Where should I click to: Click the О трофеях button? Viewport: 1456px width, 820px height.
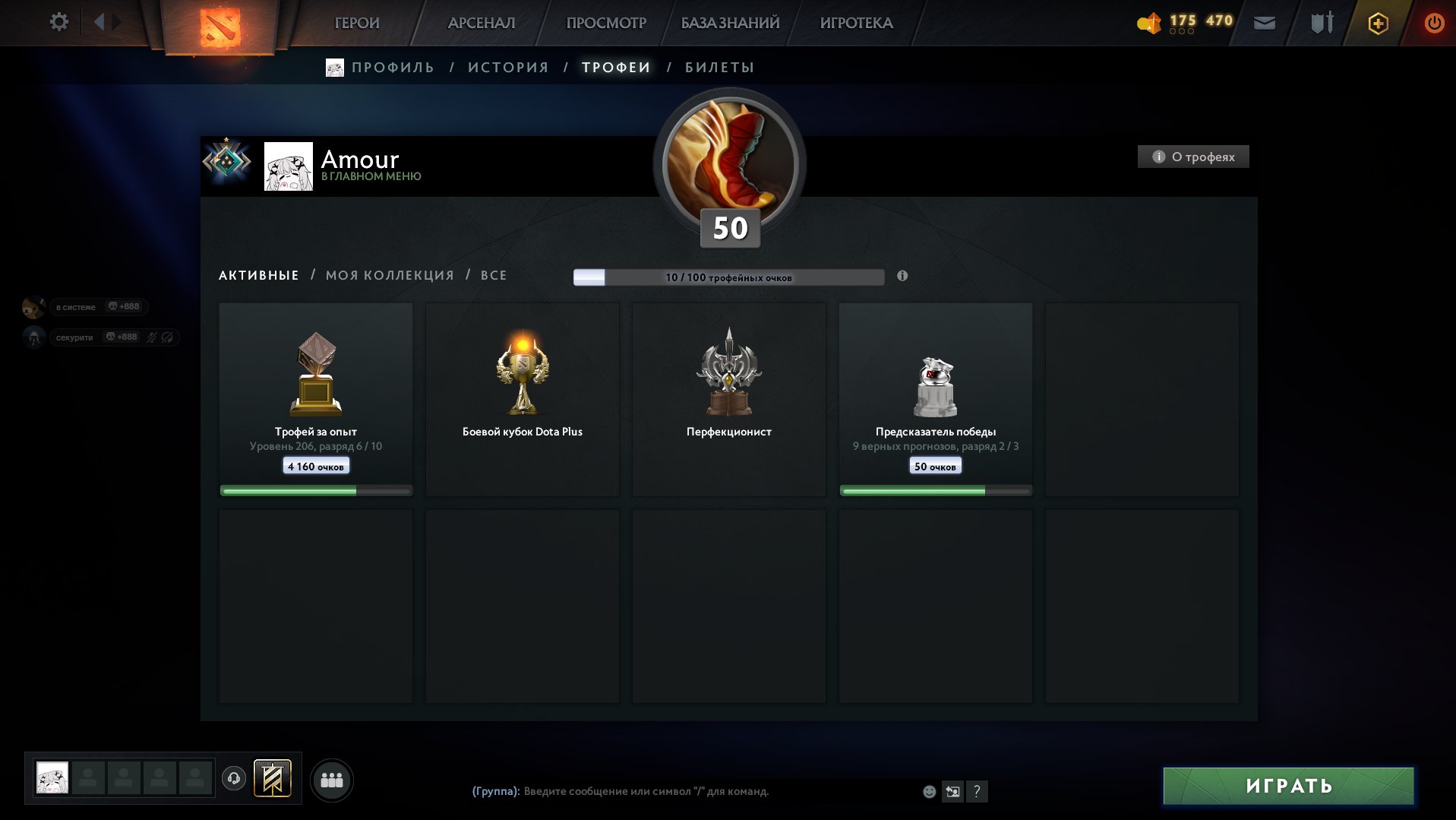click(1192, 157)
